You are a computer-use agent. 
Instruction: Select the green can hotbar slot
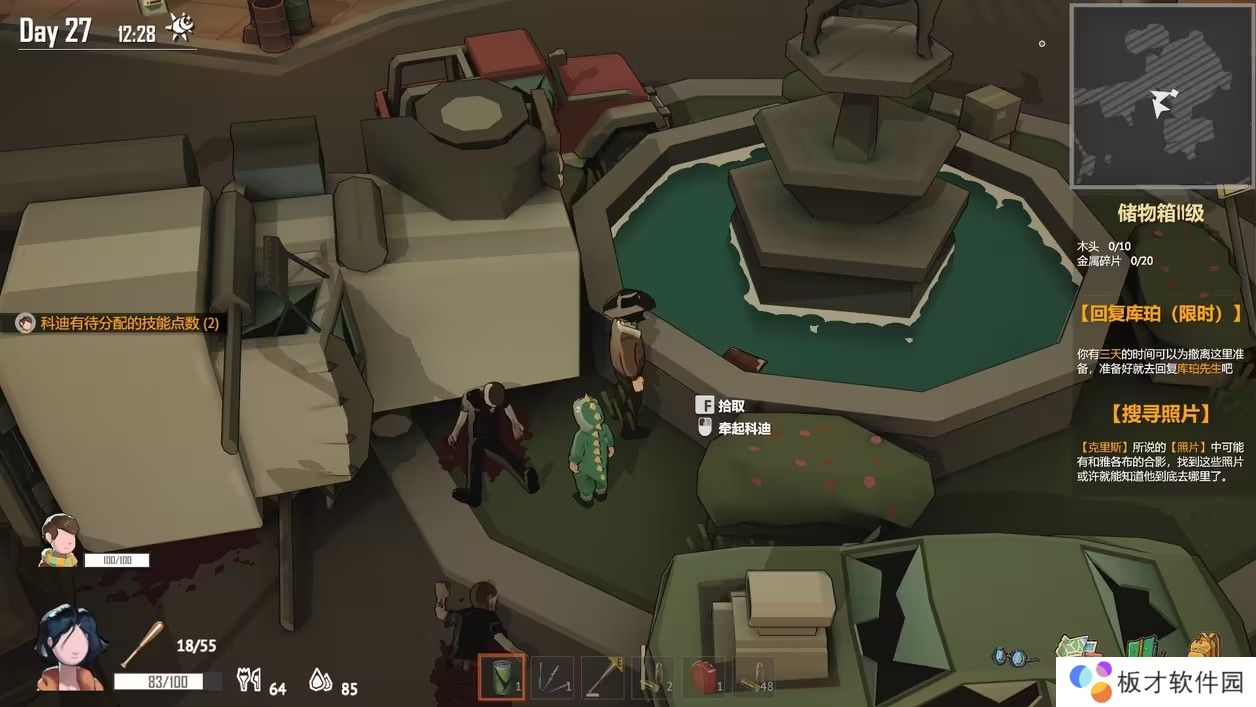tap(502, 677)
